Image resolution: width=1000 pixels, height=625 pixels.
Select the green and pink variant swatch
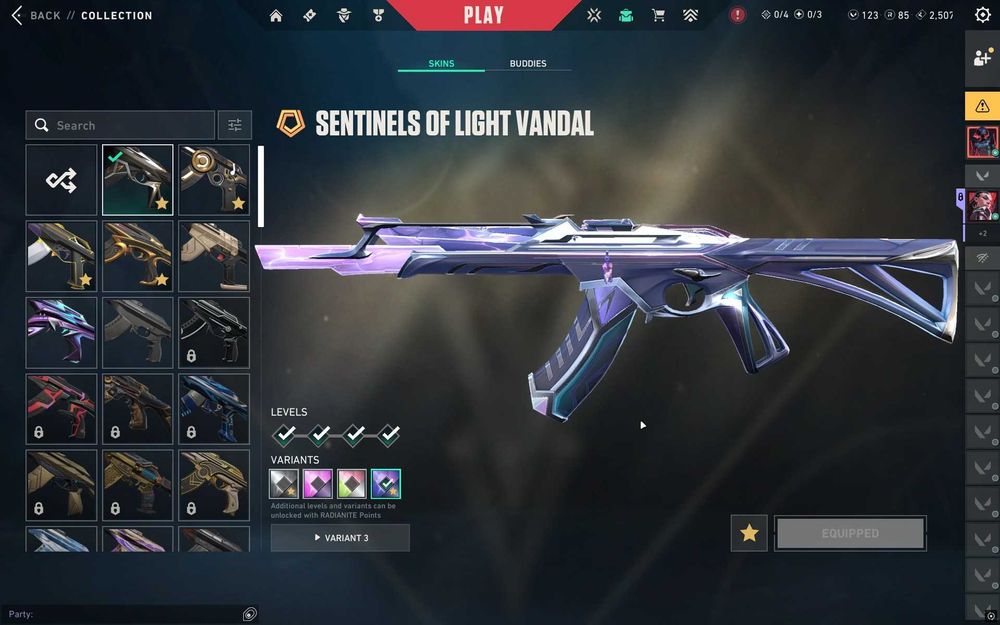coord(352,484)
